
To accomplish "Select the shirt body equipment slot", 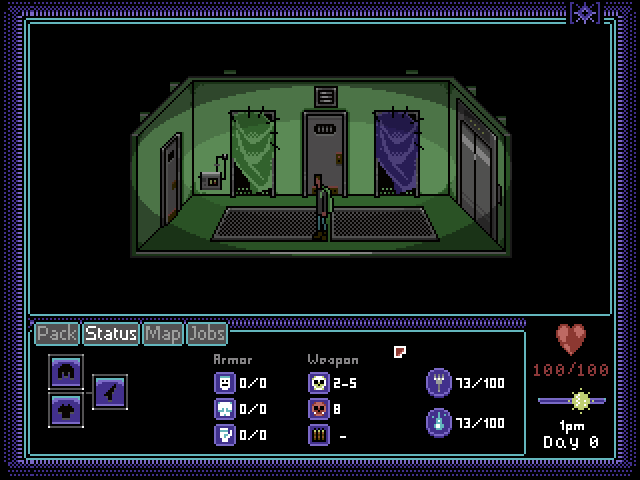I will coord(65,408).
